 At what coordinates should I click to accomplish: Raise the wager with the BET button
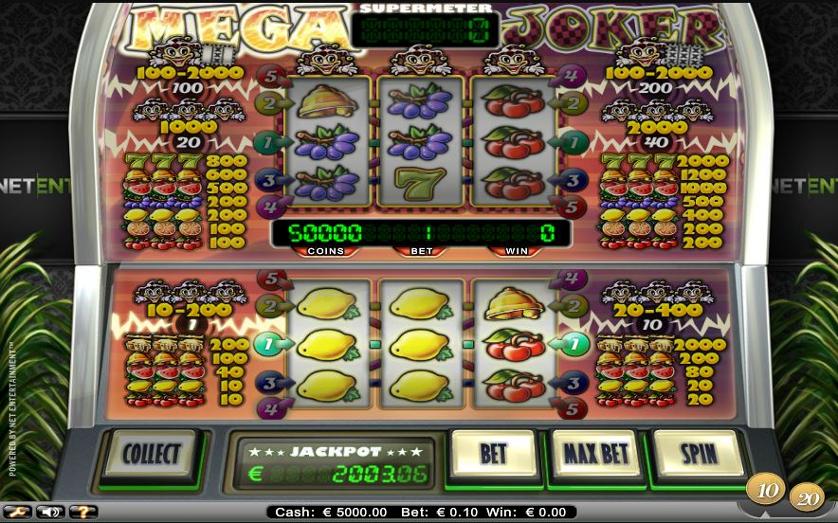point(494,454)
